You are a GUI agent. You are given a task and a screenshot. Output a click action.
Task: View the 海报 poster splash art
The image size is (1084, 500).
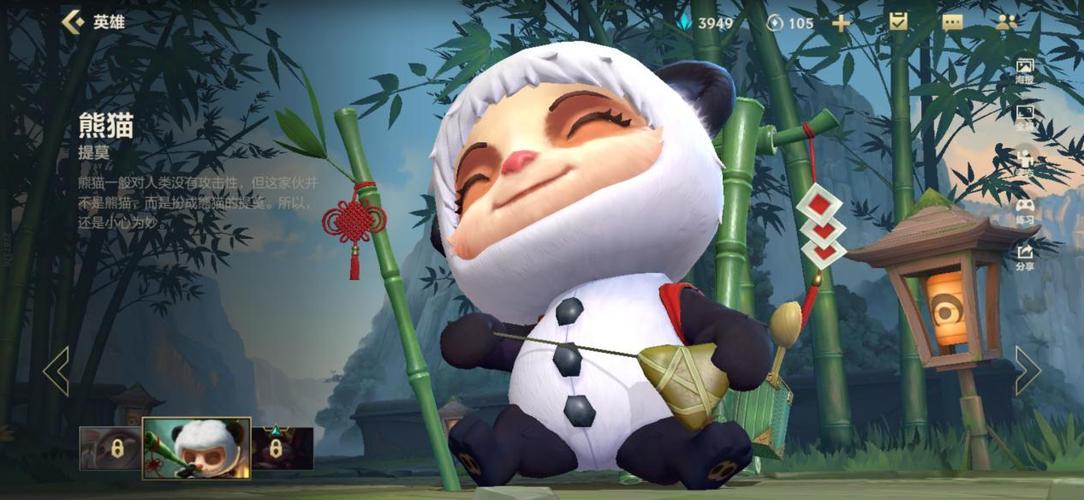1025,71
